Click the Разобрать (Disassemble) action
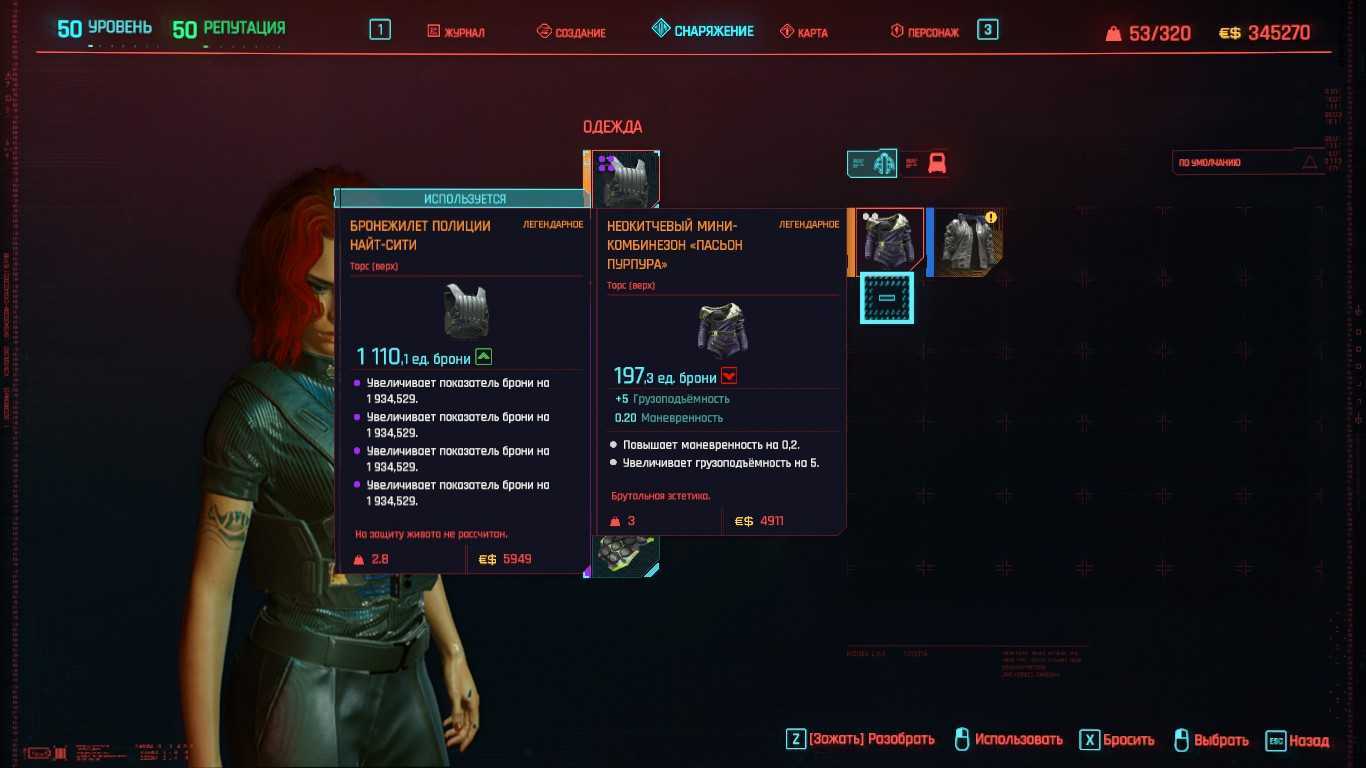 tap(861, 740)
